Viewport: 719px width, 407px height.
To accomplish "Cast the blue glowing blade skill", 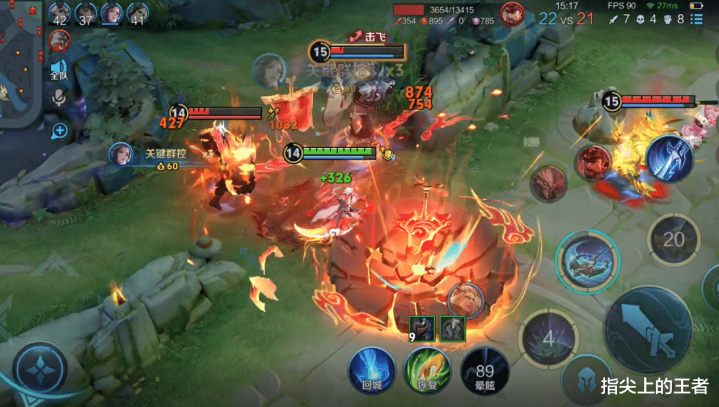I will point(669,158).
